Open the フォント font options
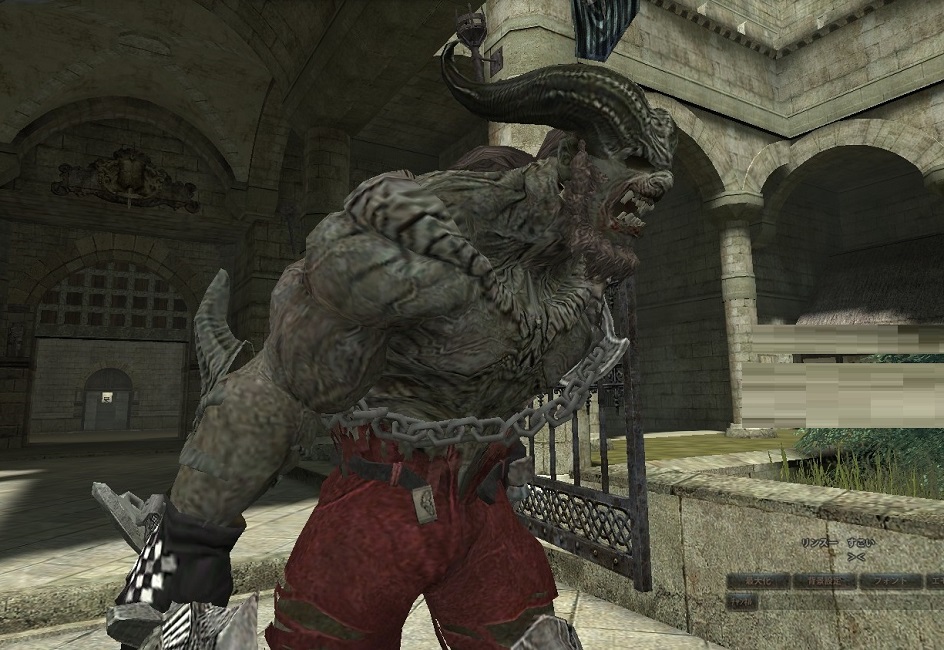The width and height of the screenshot is (944, 650). [x=892, y=580]
